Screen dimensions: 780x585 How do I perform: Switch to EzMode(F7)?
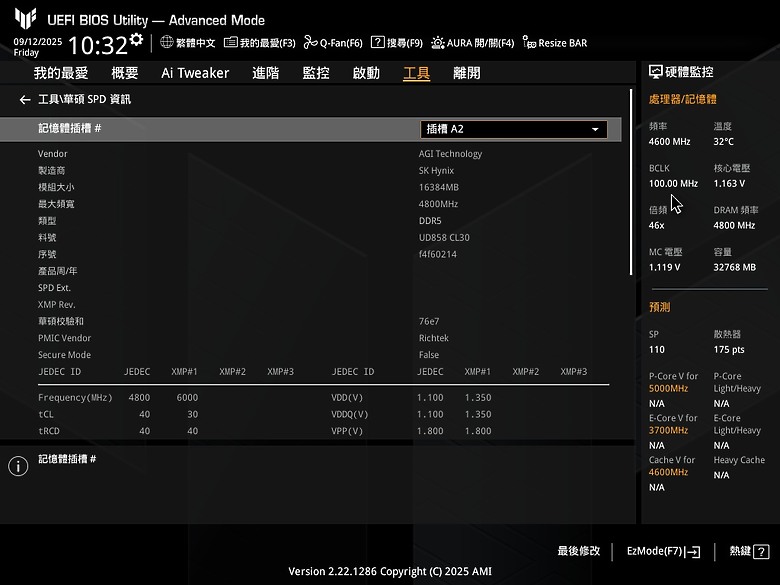pos(663,551)
